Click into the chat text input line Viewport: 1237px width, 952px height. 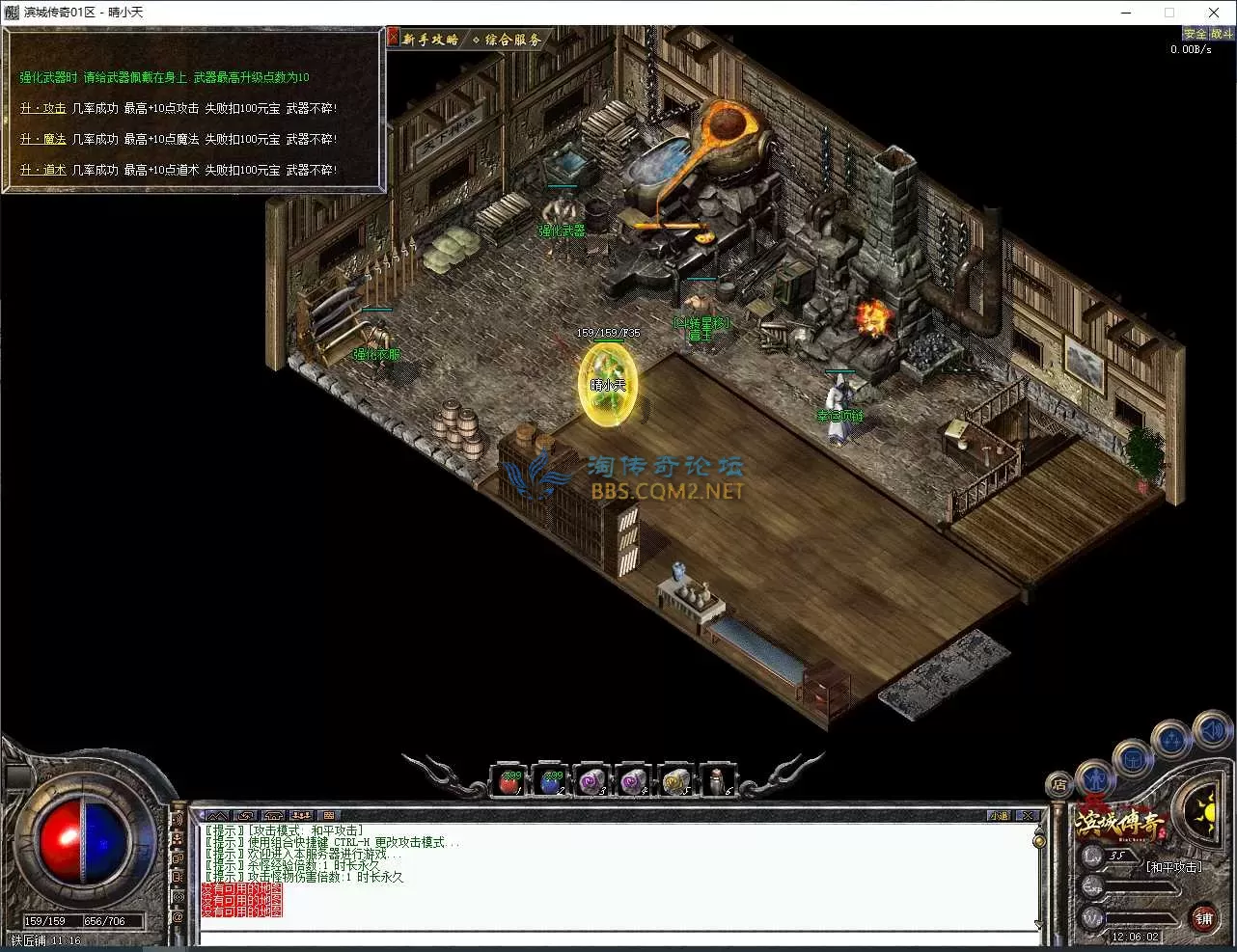tap(618, 938)
